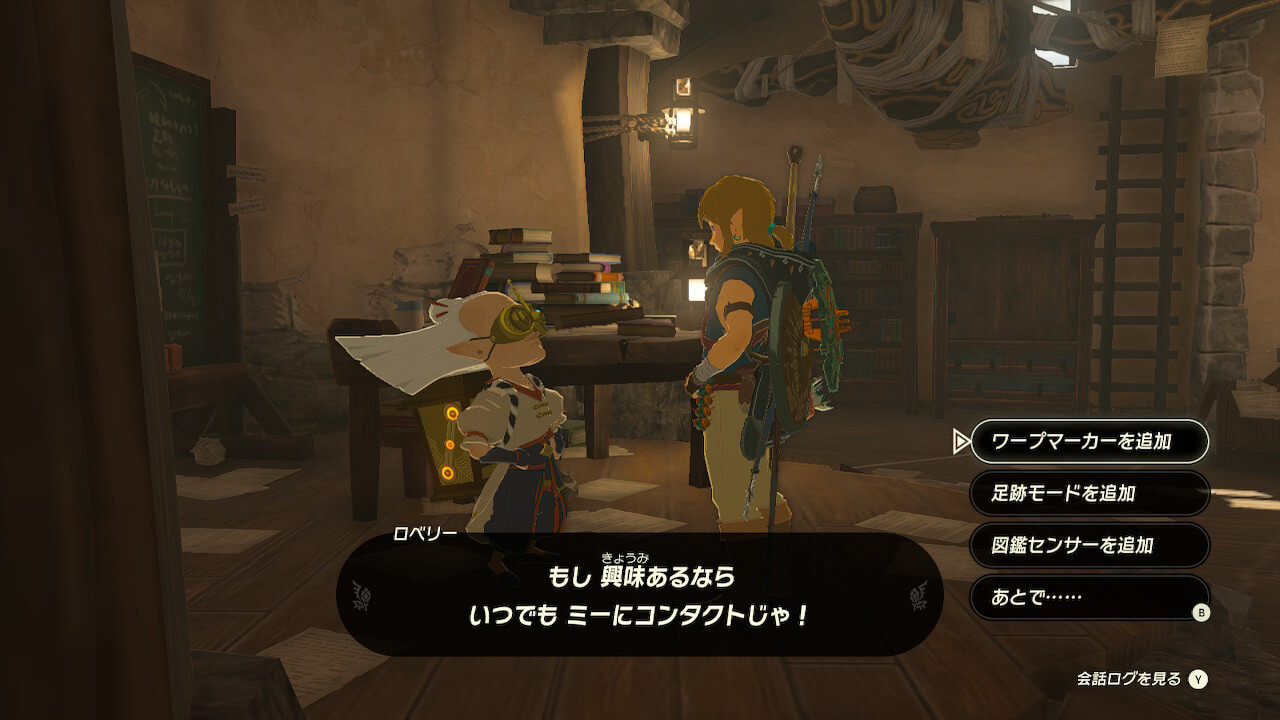Select 足跡モードを追加 from the choices

(x=1089, y=493)
